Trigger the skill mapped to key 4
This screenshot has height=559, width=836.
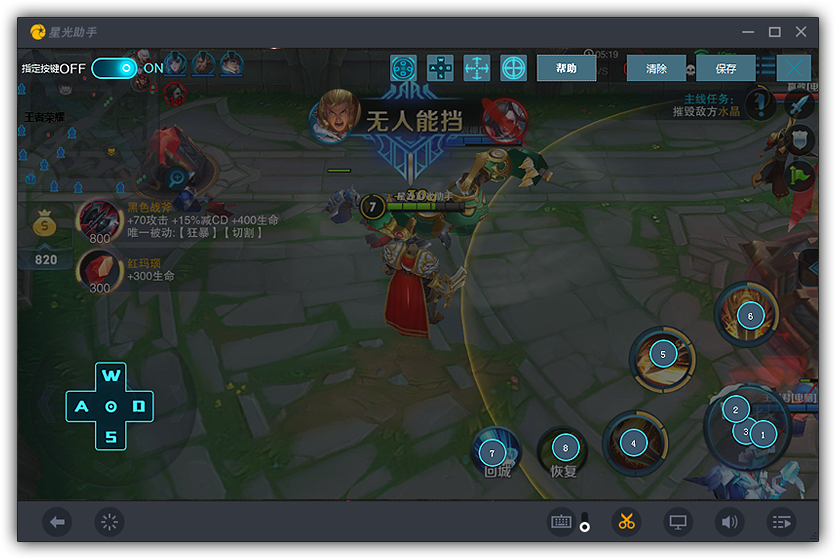click(x=633, y=443)
